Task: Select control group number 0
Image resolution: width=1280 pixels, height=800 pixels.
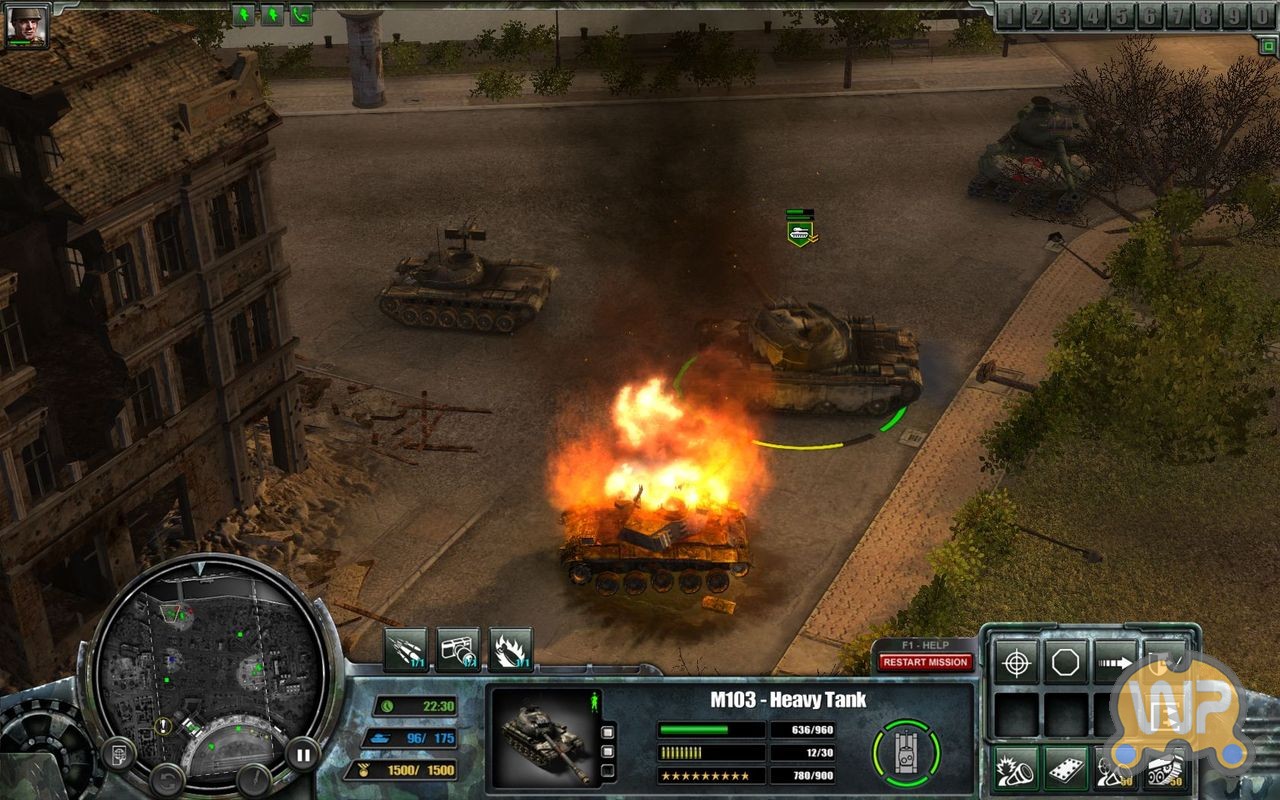Action: 1263,16
